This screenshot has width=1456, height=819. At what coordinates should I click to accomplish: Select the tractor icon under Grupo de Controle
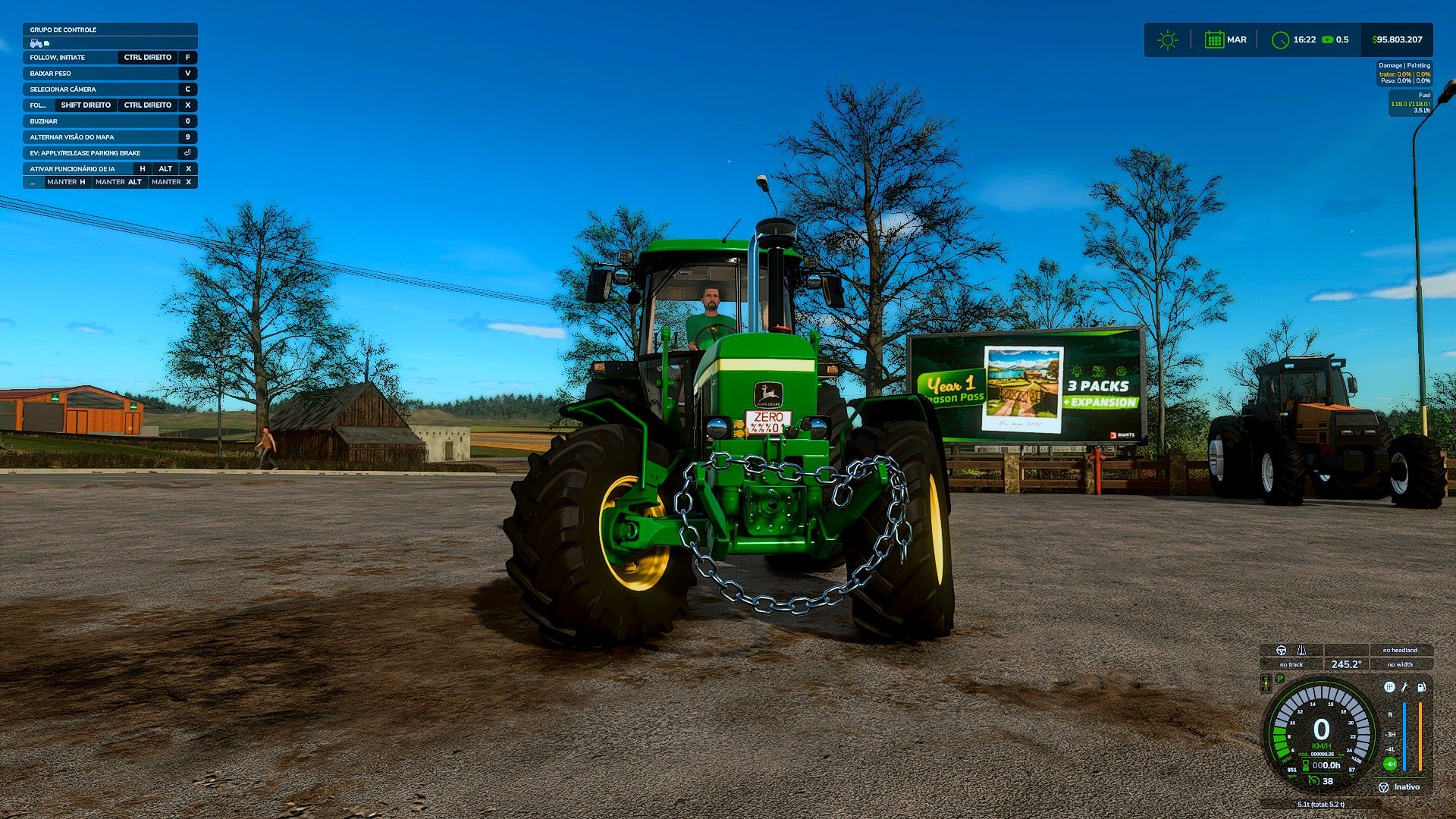pos(36,43)
